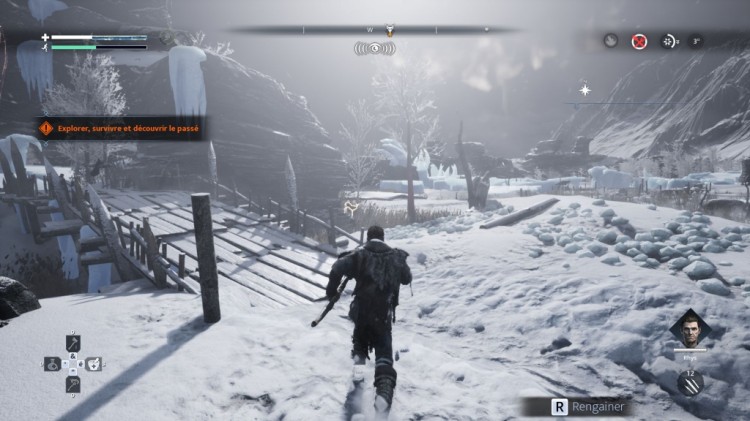Viewport: 750px width, 421px height.
Task: Click the red crossed-out status icon
Action: point(639,41)
